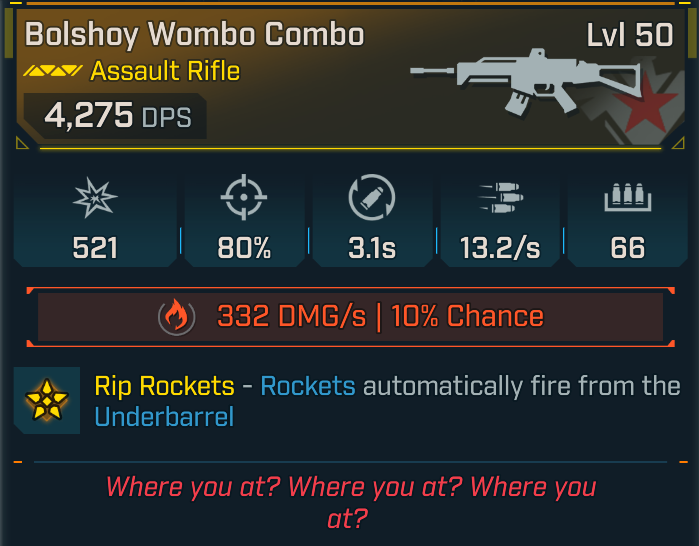Screen dimensions: 699x546
Task: Click the fire rate bullets icon
Action: (x=500, y=201)
